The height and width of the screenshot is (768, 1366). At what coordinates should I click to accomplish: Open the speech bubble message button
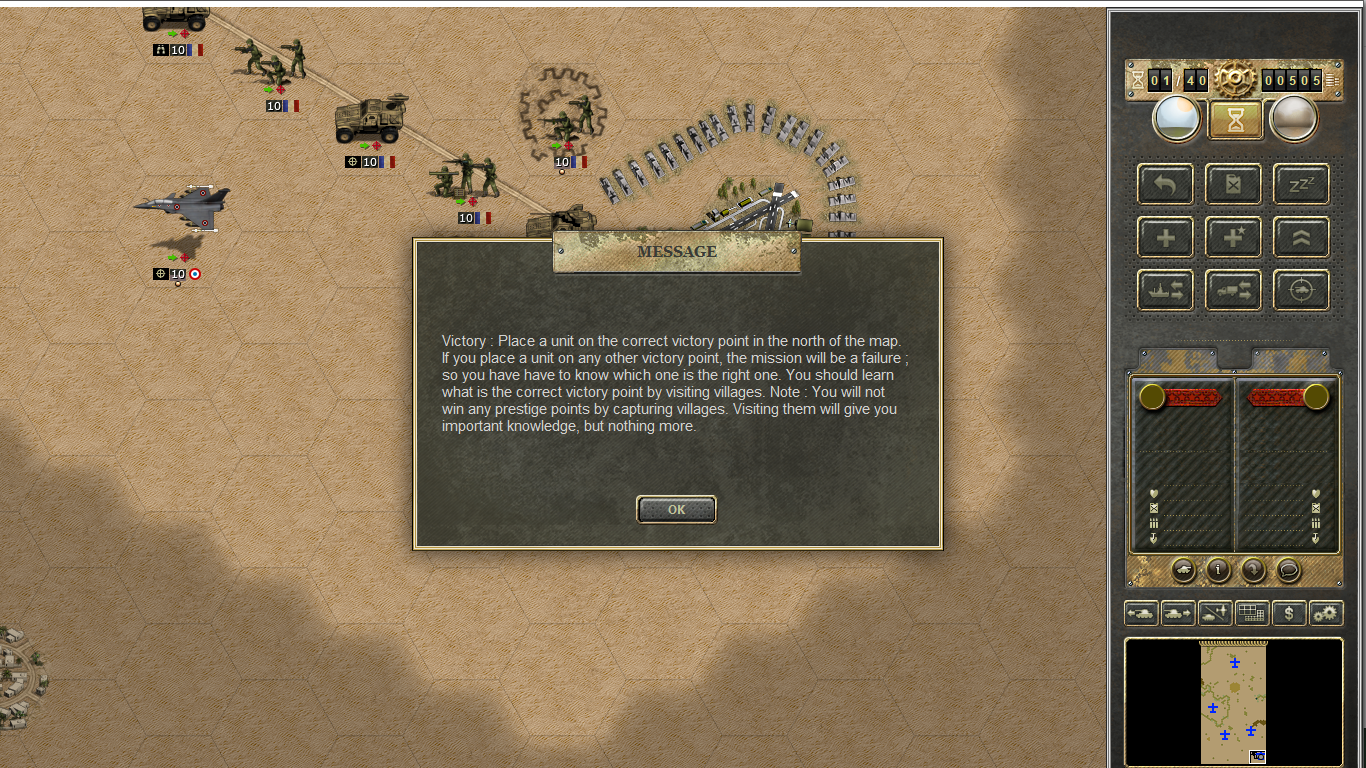(1289, 569)
